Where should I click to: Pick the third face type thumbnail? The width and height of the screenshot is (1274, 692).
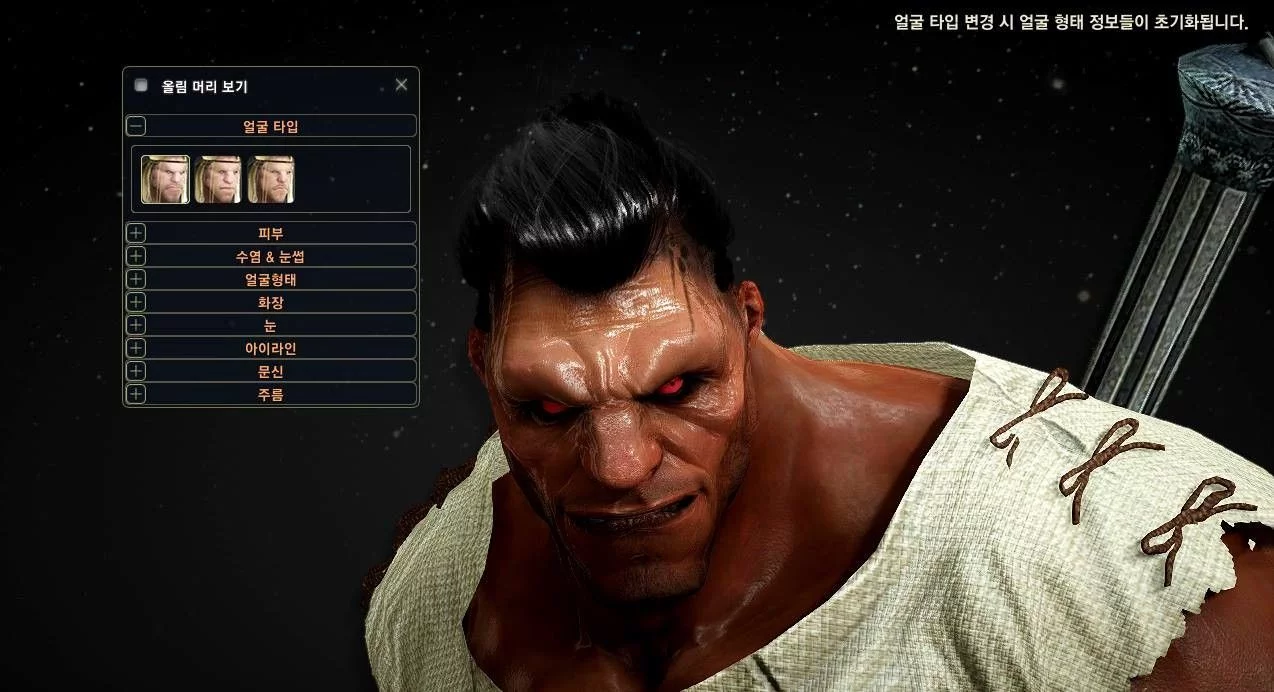[271, 179]
